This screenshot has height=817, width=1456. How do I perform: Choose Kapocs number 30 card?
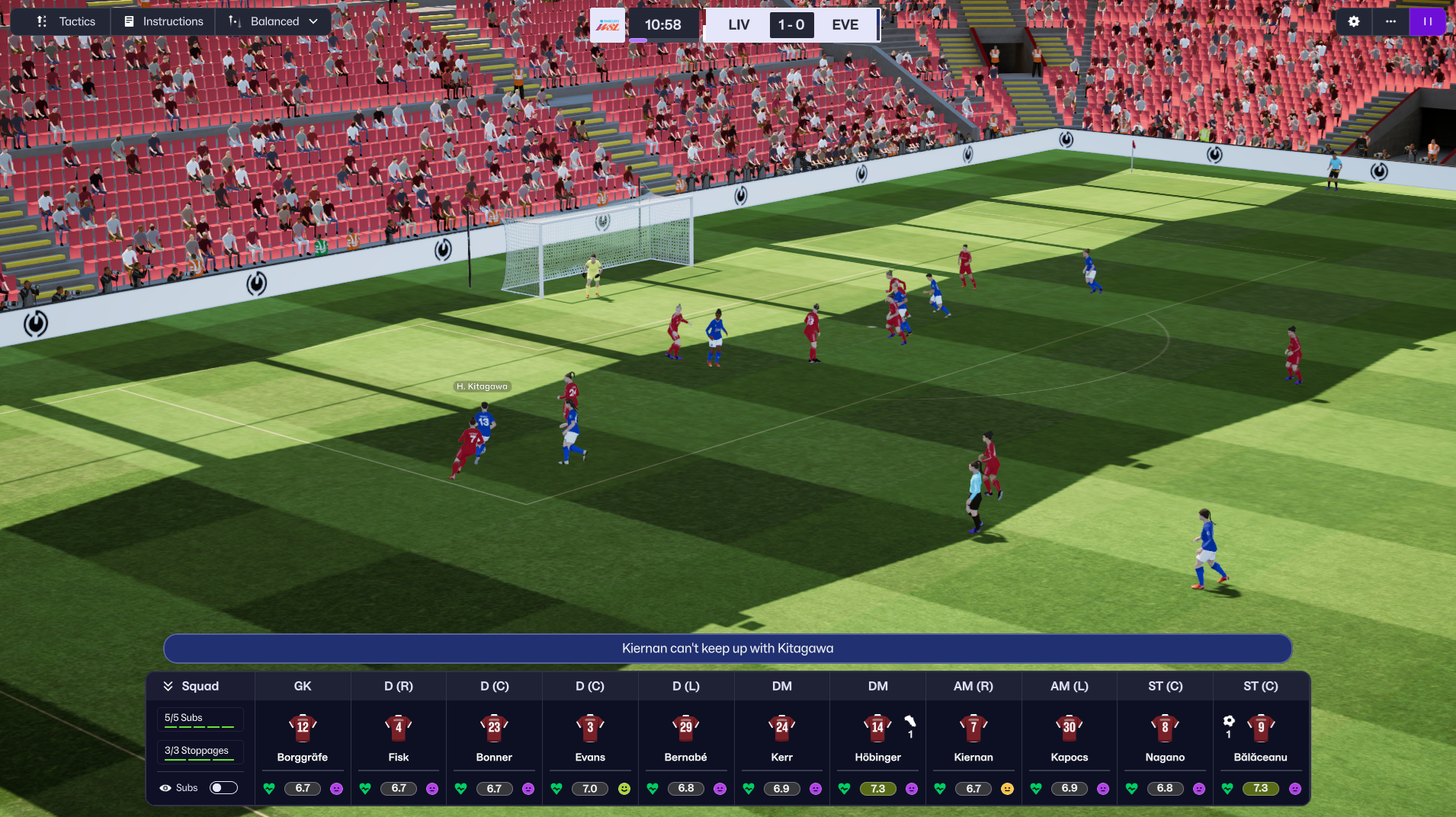(x=1070, y=738)
